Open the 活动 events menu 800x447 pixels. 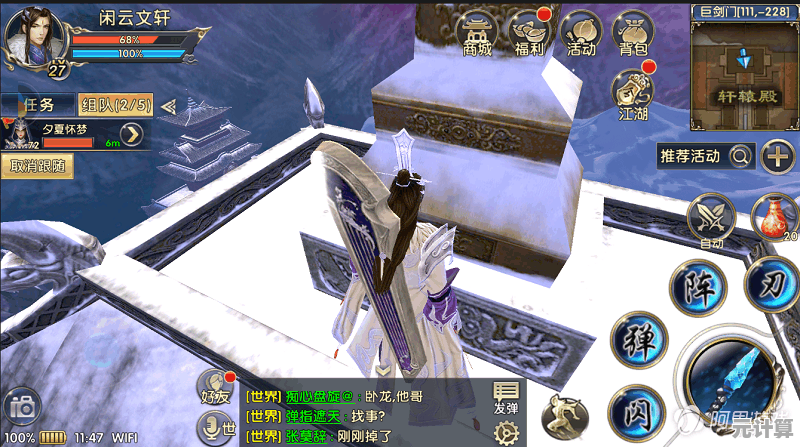click(x=581, y=34)
